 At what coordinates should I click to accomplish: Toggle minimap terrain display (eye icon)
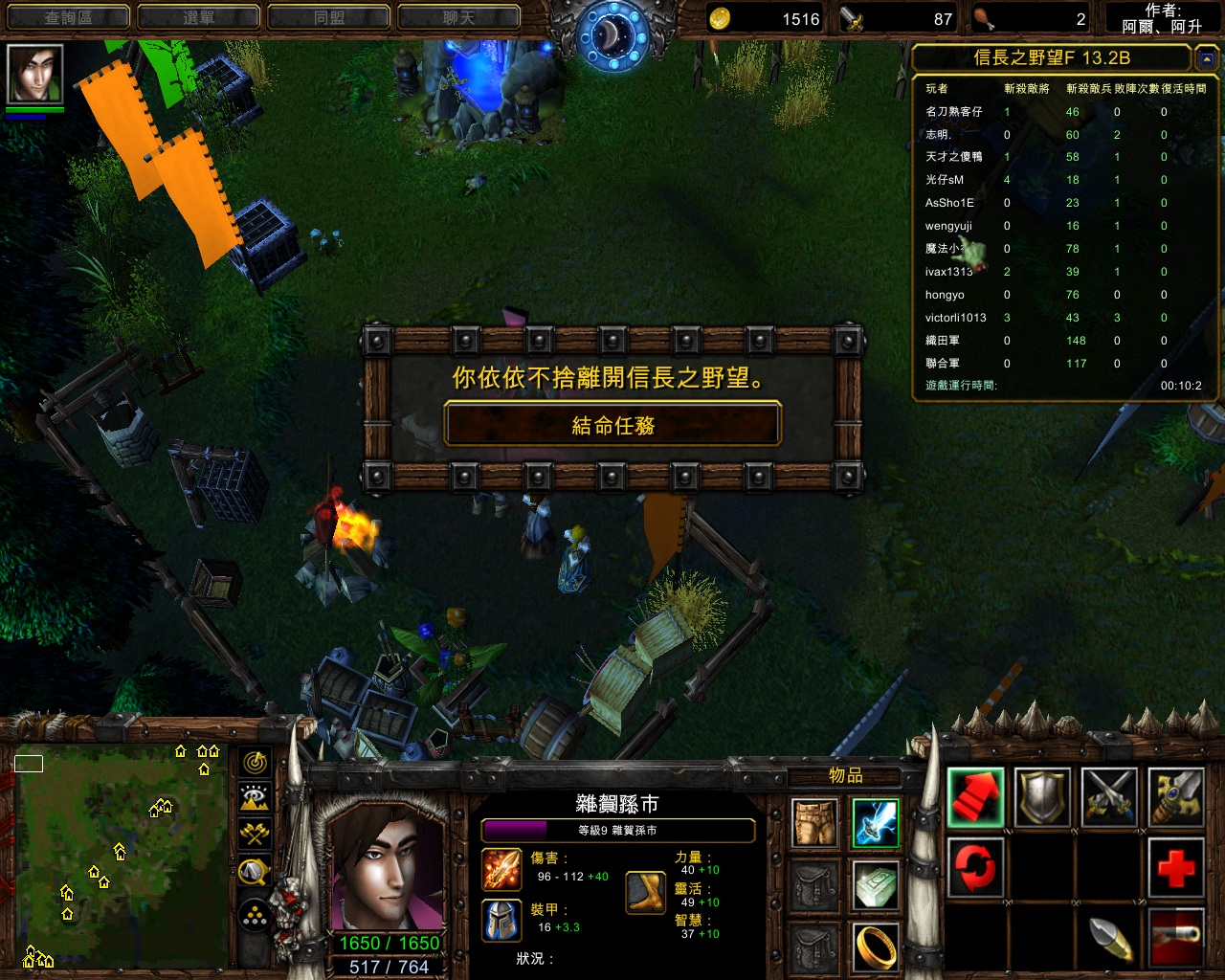pos(255,798)
